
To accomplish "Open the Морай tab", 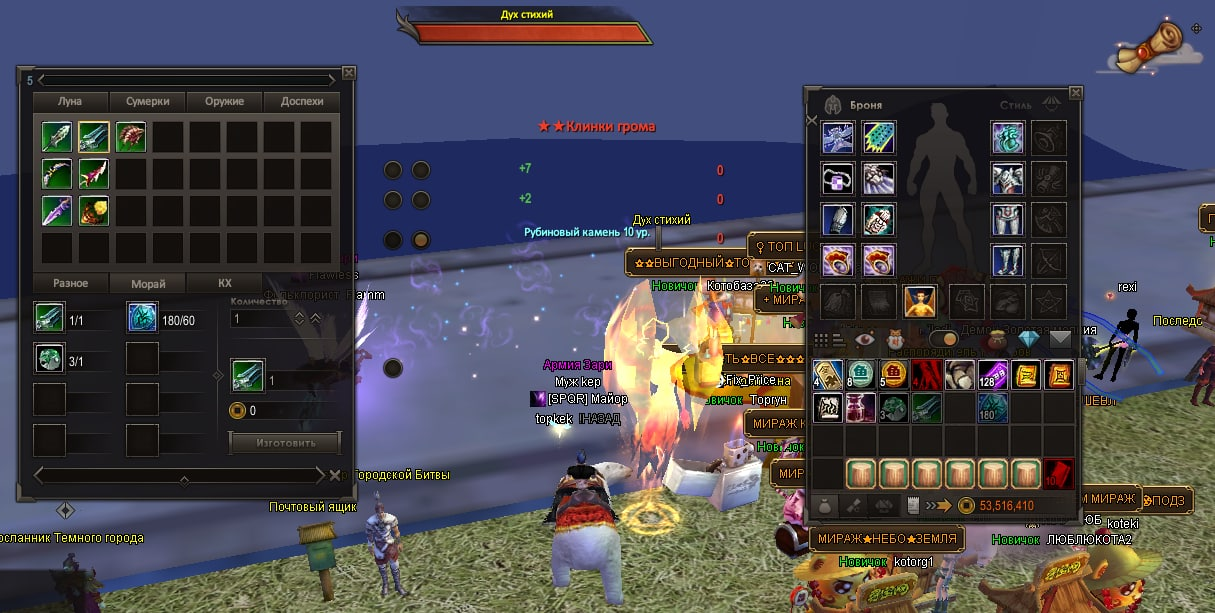I will click(148, 283).
